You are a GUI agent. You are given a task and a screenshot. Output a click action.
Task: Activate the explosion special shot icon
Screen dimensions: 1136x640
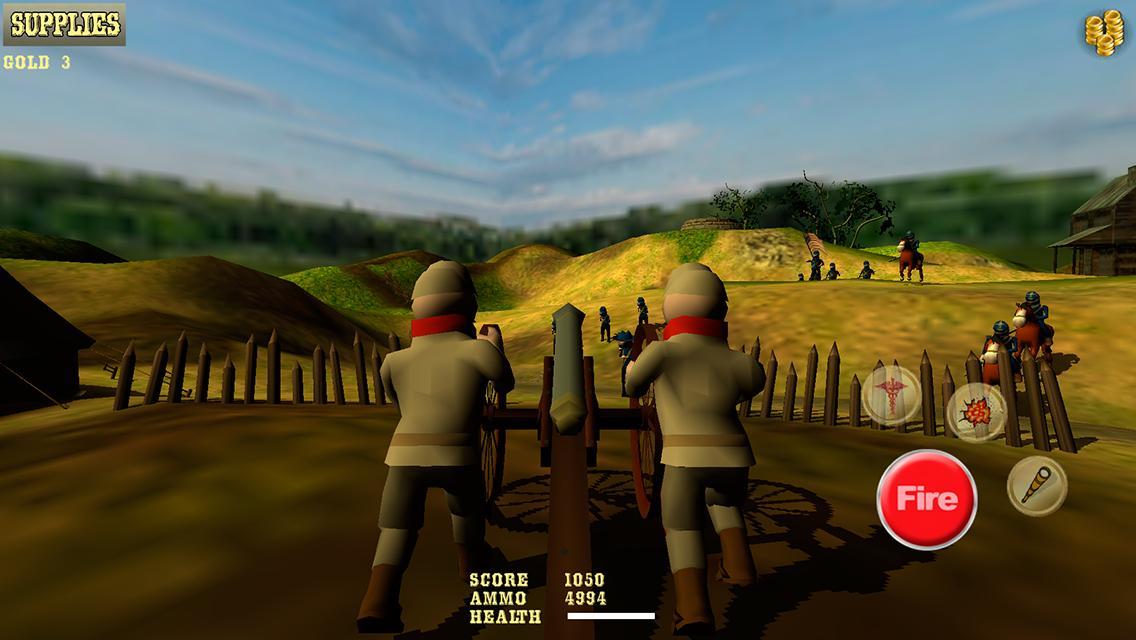[x=976, y=410]
